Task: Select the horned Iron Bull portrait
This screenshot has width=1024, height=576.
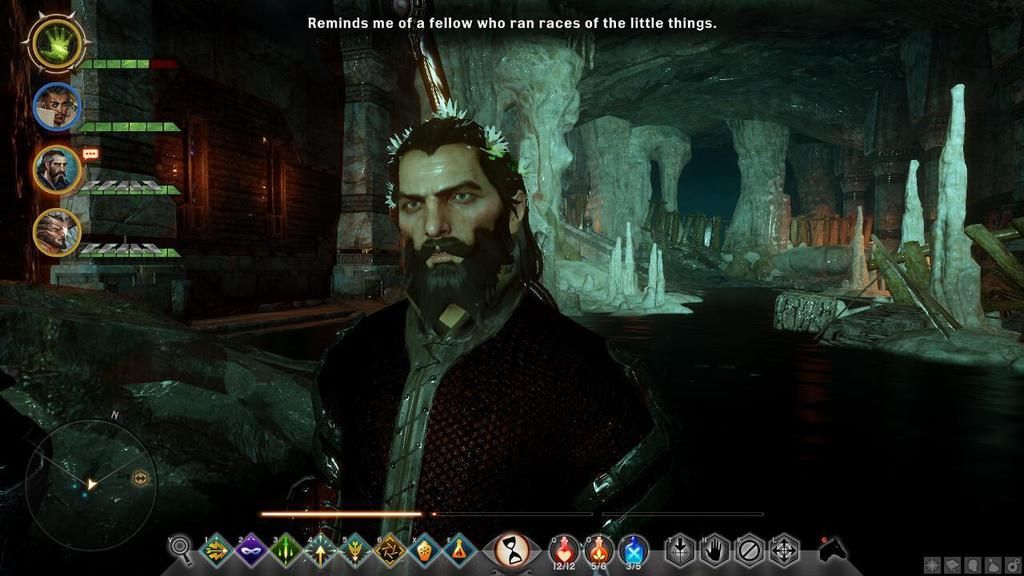Action: 57,232
